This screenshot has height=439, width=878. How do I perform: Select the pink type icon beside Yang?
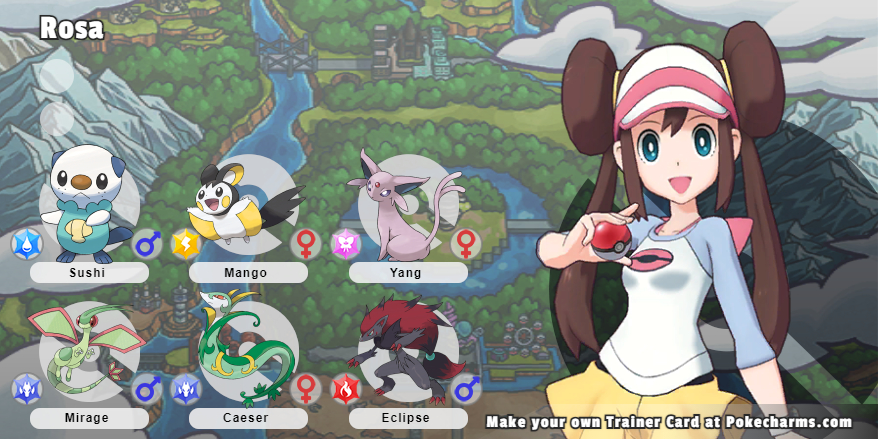click(346, 243)
